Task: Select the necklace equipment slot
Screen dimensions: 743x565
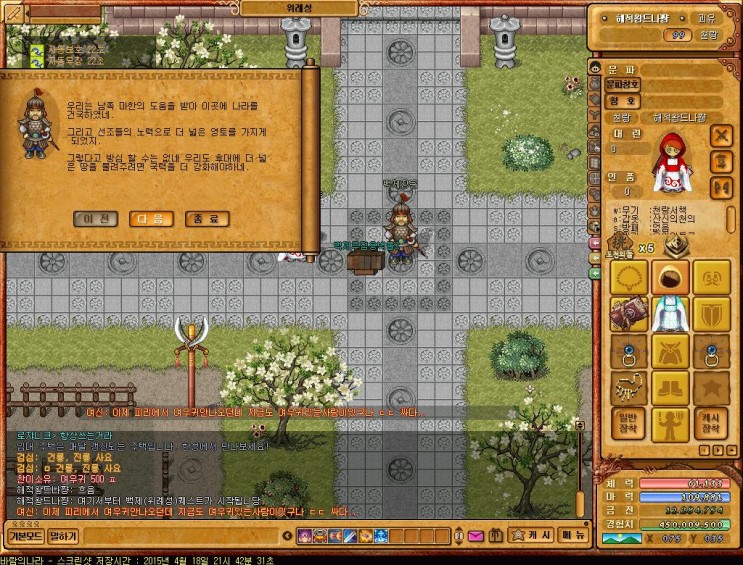Action: pyautogui.click(x=627, y=277)
